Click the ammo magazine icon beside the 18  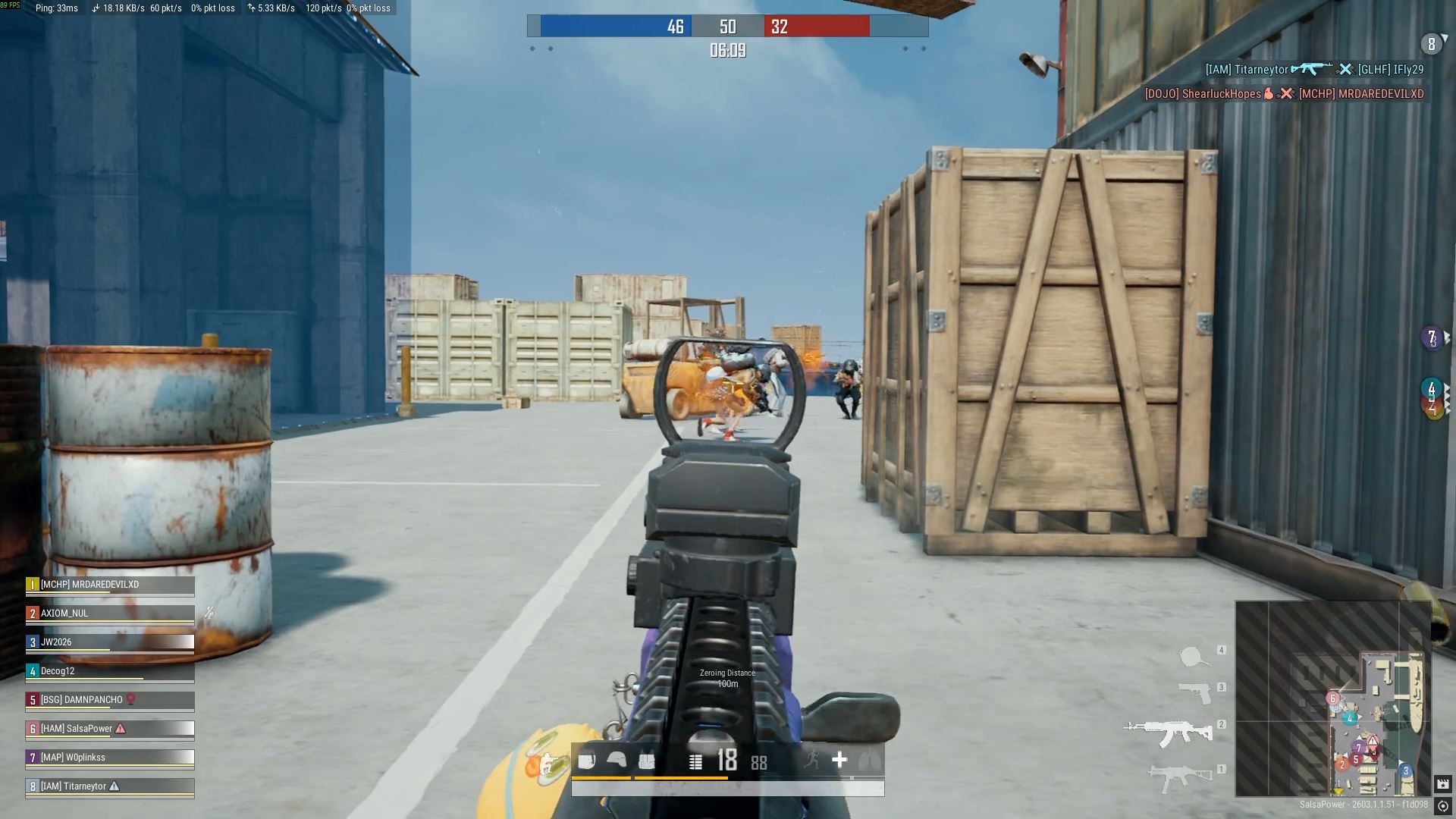[x=695, y=760]
